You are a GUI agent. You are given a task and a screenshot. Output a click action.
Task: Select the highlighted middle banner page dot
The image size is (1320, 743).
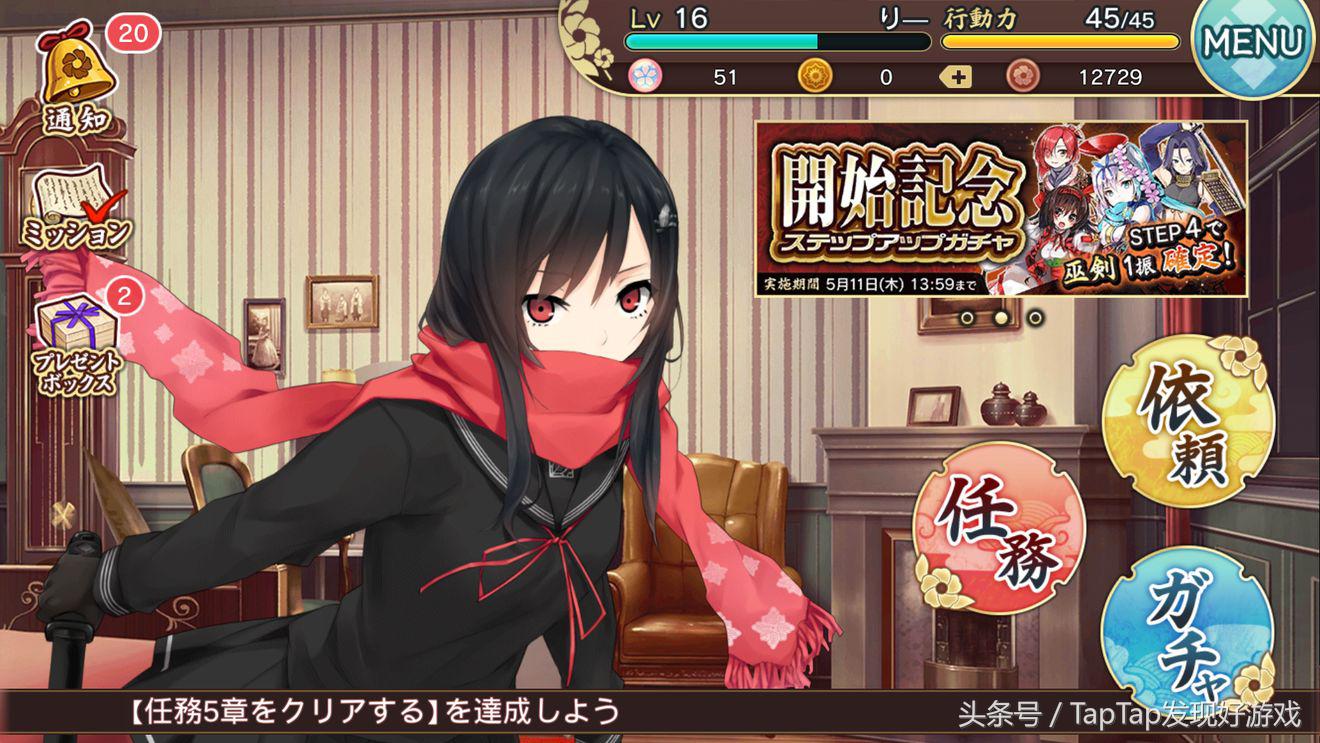pyautogui.click(x=1001, y=318)
